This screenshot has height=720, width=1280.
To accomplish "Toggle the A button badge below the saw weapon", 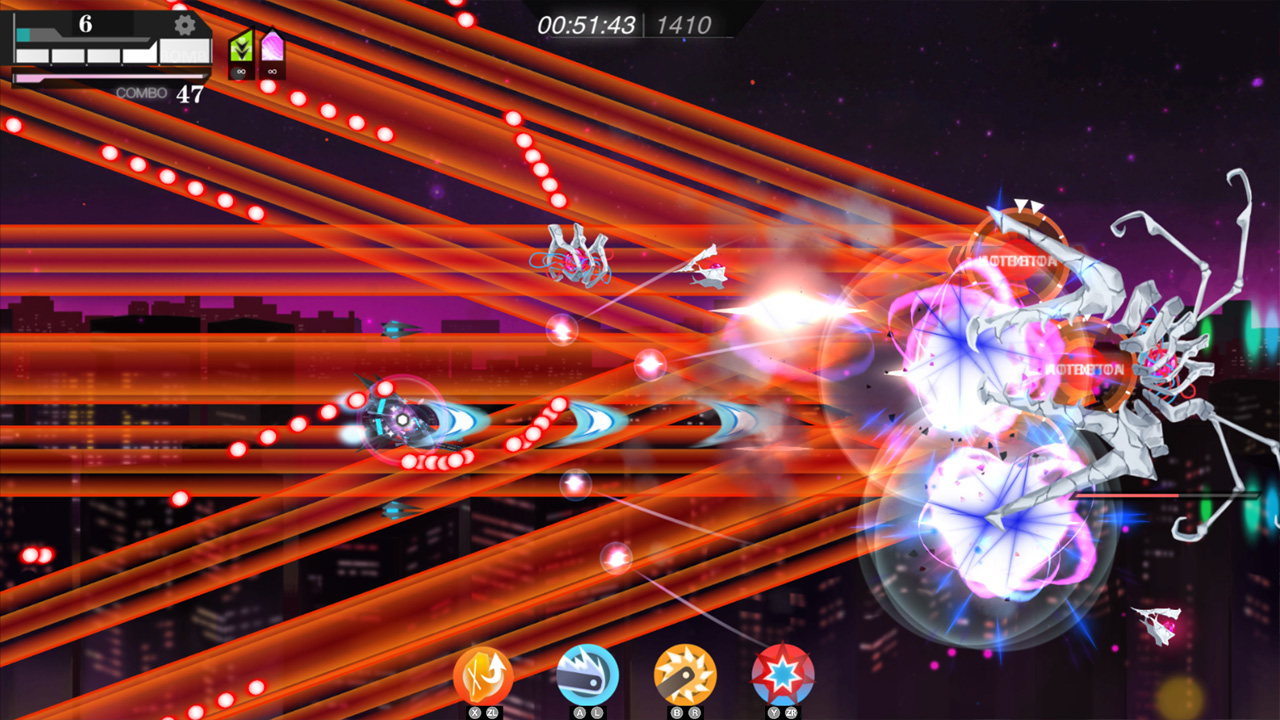I will click(580, 710).
